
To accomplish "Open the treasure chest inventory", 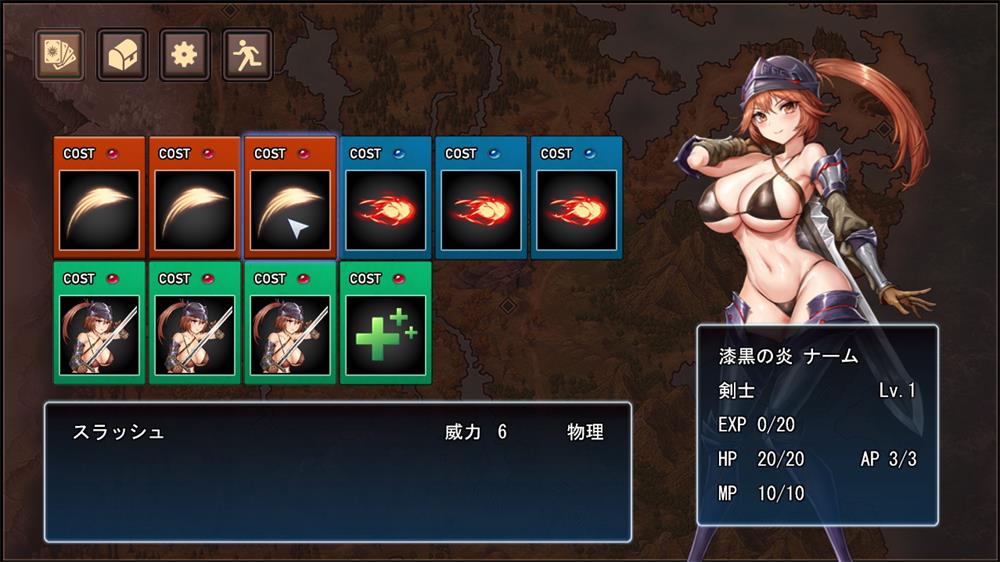I will (x=122, y=54).
